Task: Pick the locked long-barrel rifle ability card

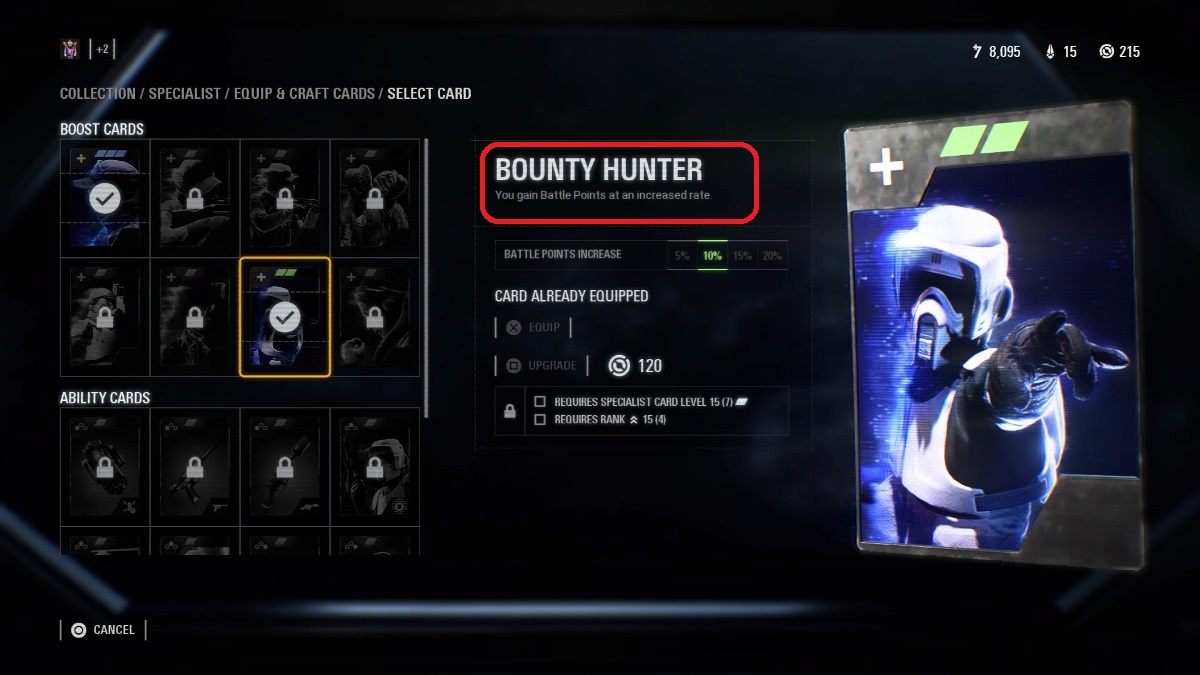Action: click(x=195, y=466)
